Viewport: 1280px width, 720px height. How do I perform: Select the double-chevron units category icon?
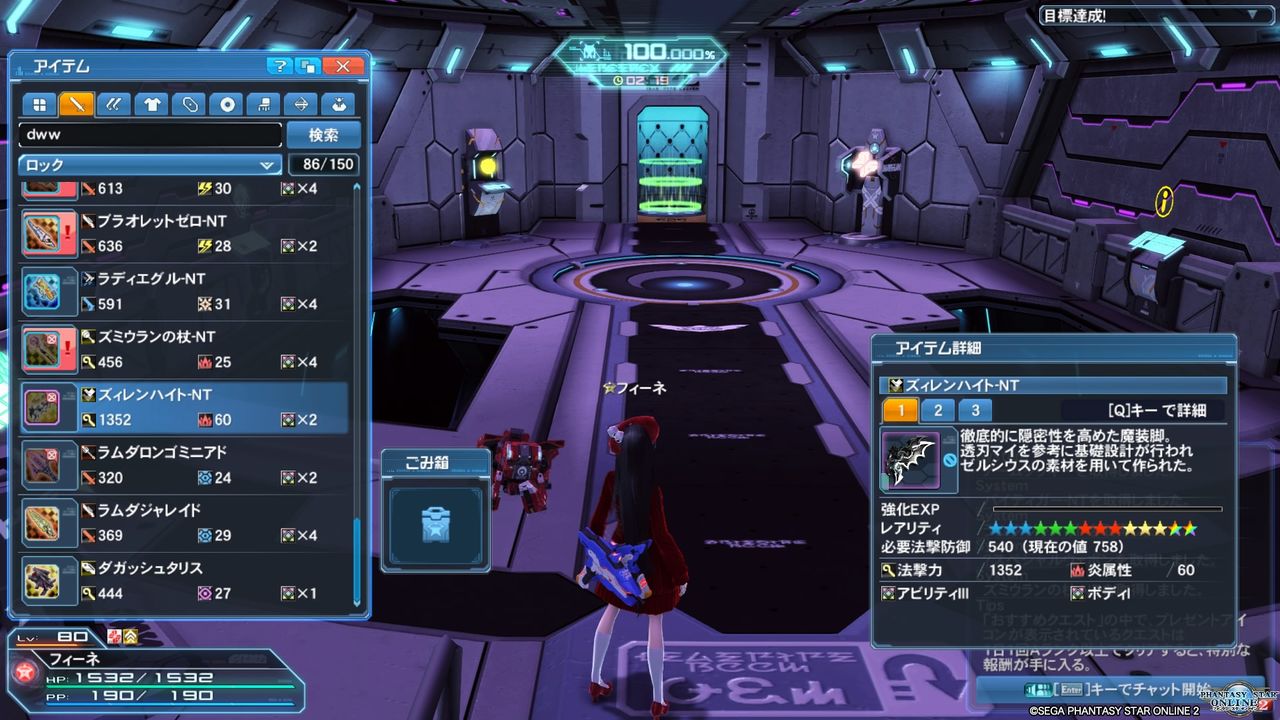114,104
